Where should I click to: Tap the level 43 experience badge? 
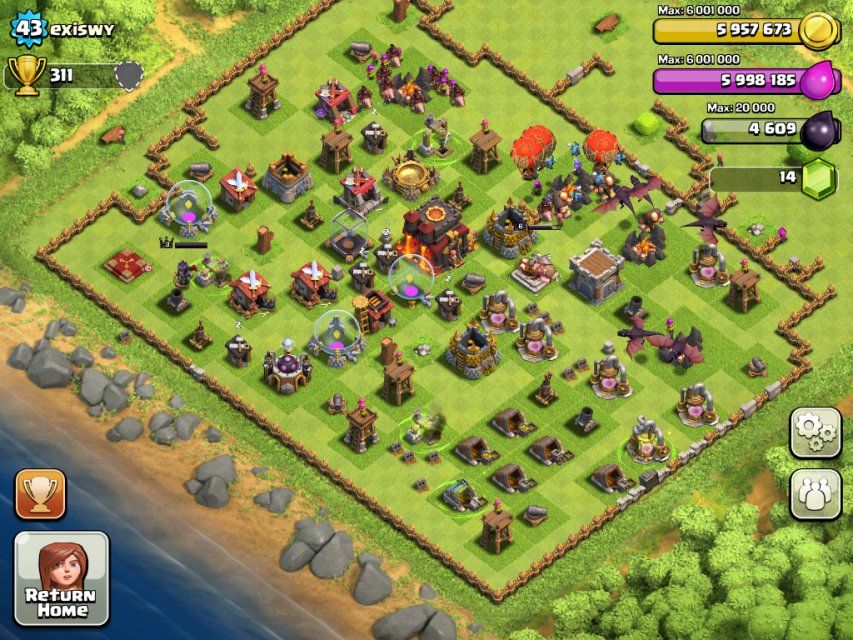pyautogui.click(x=30, y=29)
